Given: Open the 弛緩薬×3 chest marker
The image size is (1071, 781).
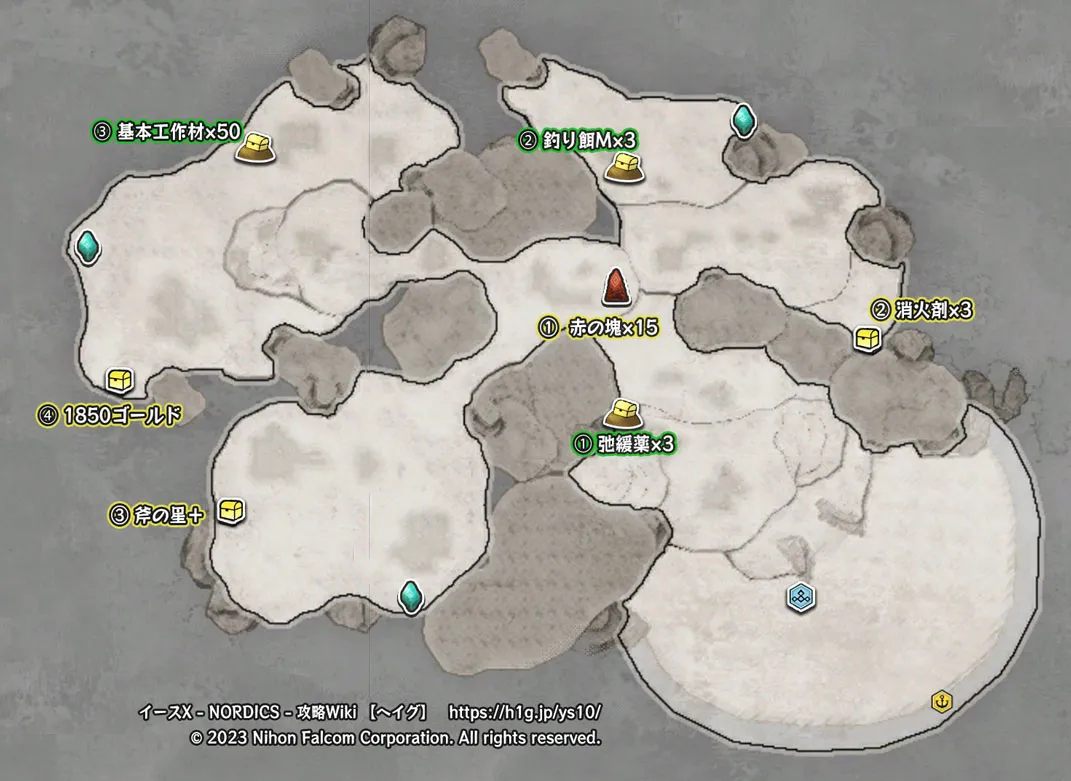Looking at the screenshot, I should (621, 412).
